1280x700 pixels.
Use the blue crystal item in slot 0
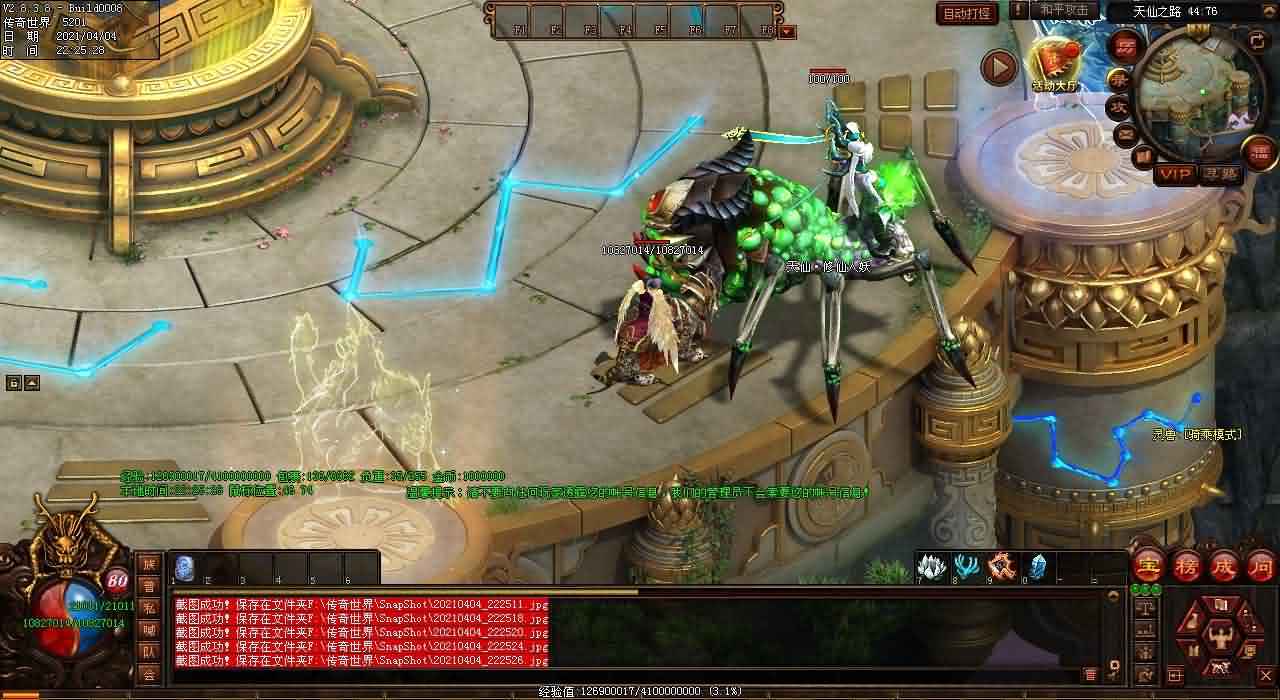[x=1038, y=566]
